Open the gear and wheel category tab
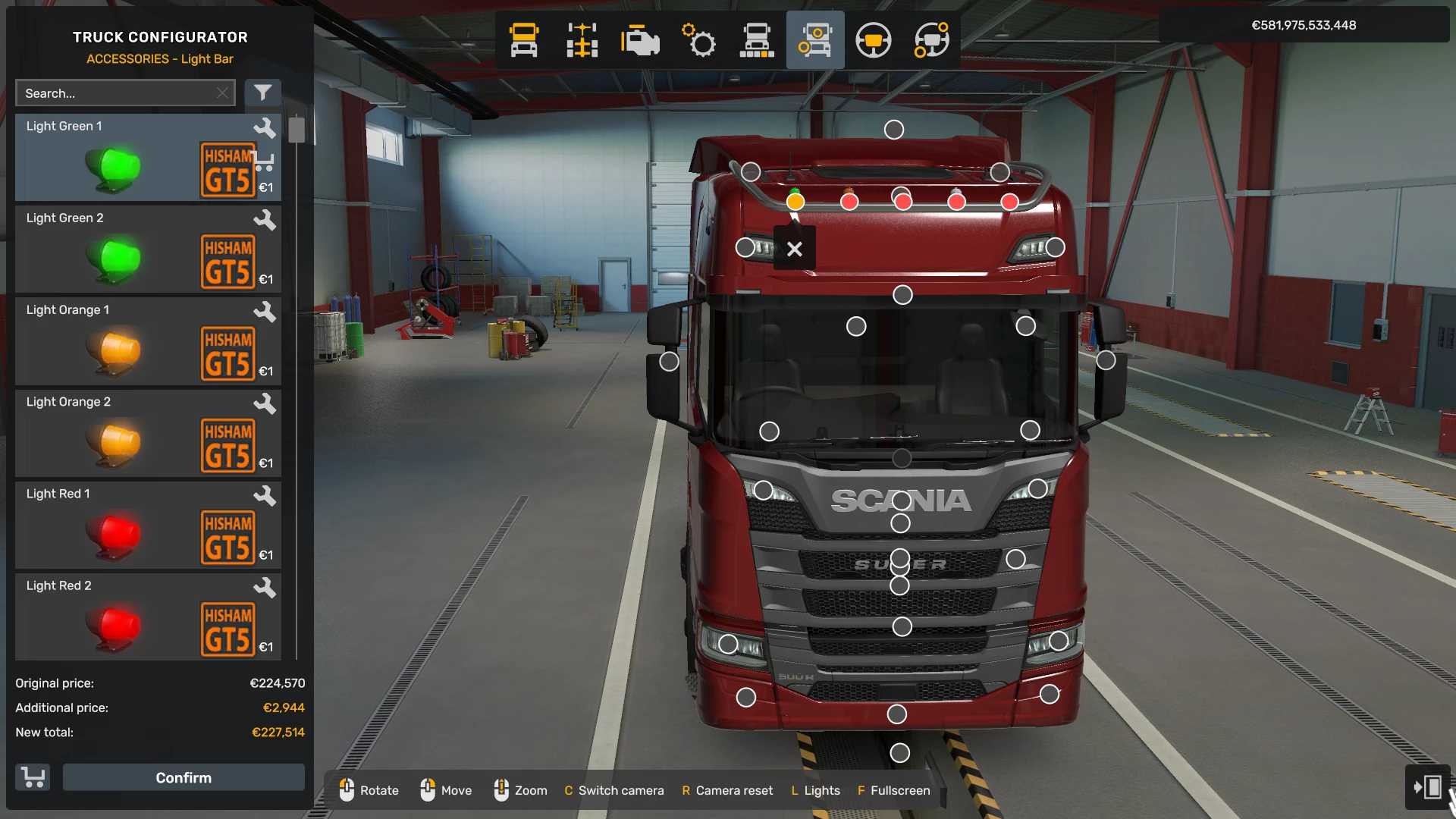 (x=698, y=40)
